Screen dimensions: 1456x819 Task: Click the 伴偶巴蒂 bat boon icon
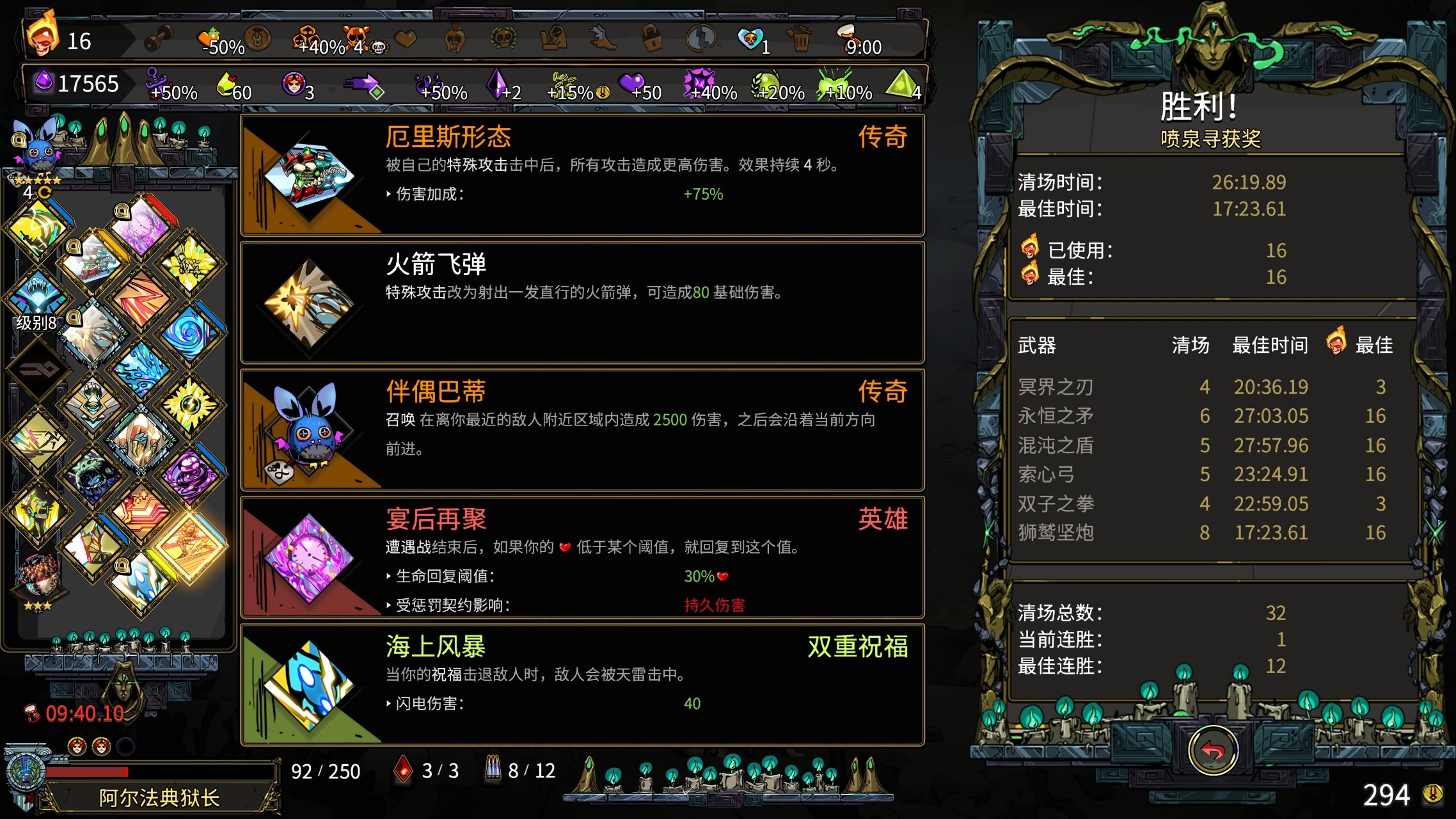pyautogui.click(x=312, y=433)
